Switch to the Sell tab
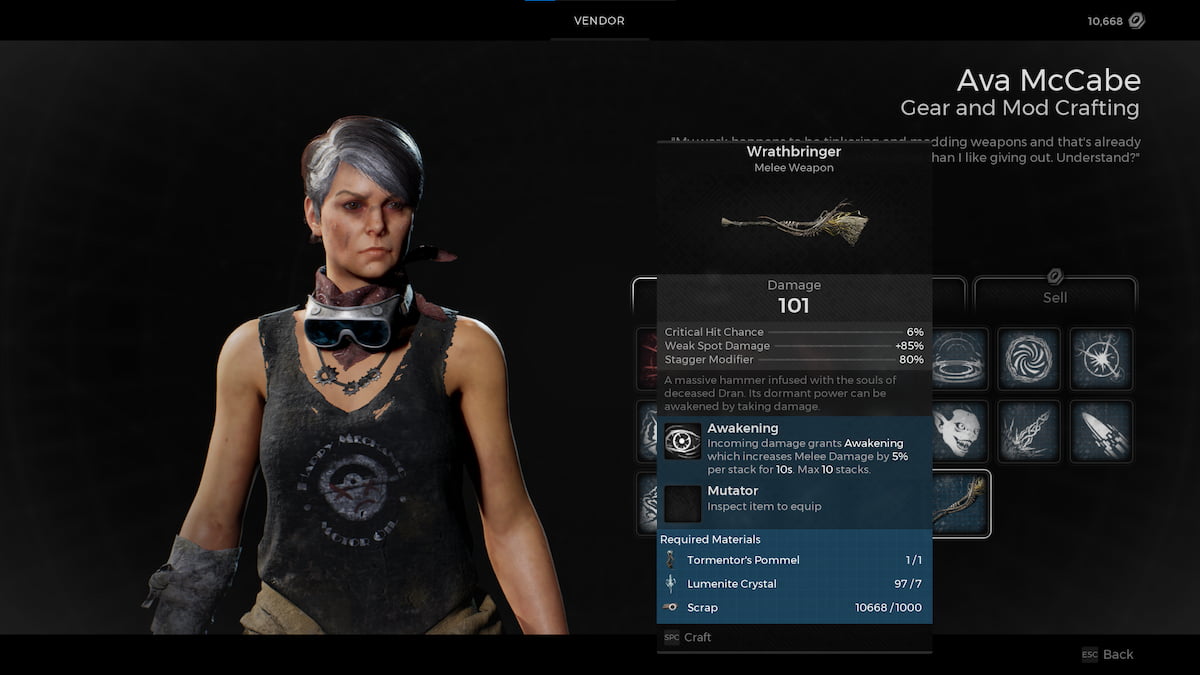 coord(1055,296)
